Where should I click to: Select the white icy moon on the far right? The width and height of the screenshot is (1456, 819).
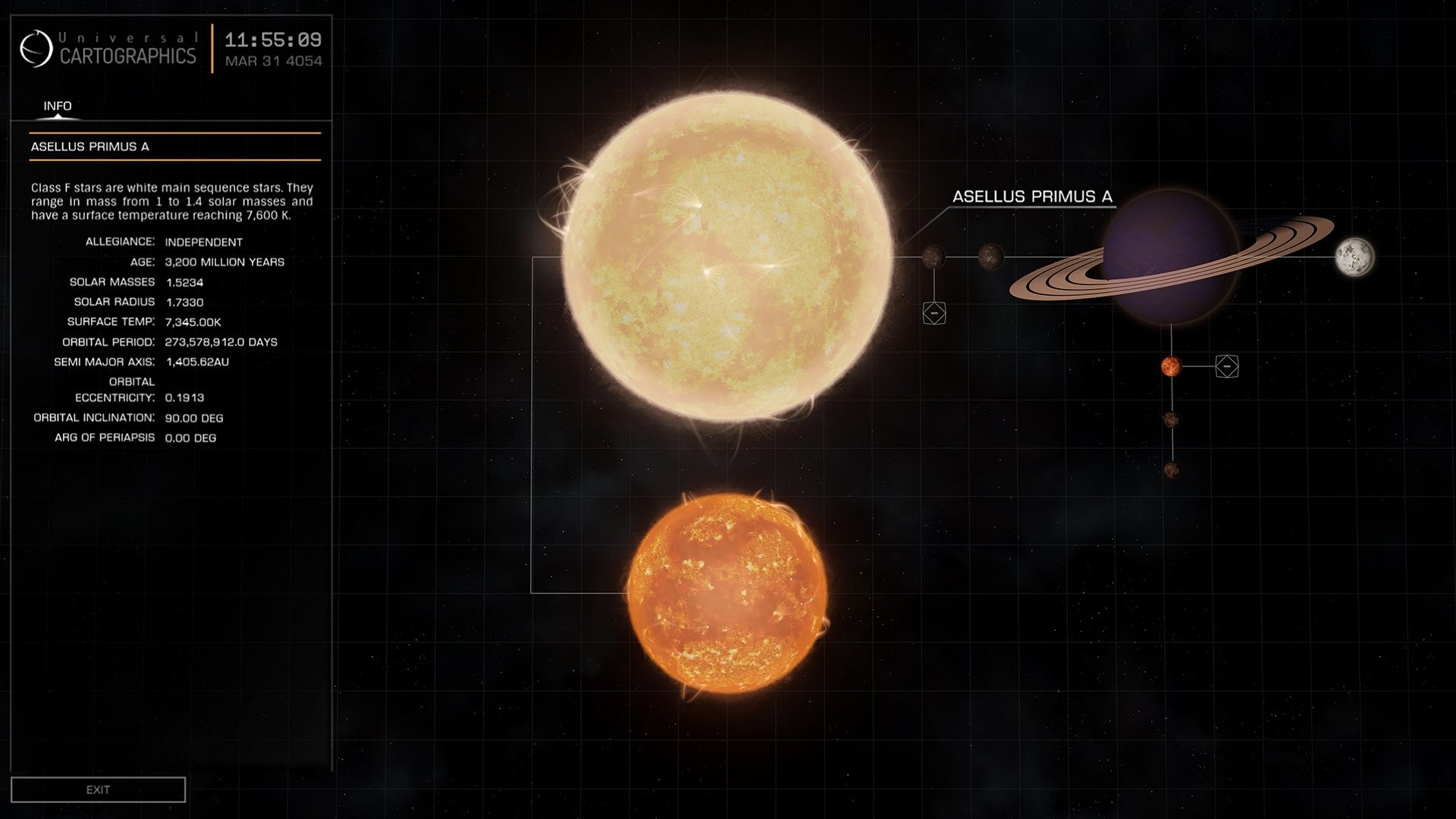[x=1356, y=259]
